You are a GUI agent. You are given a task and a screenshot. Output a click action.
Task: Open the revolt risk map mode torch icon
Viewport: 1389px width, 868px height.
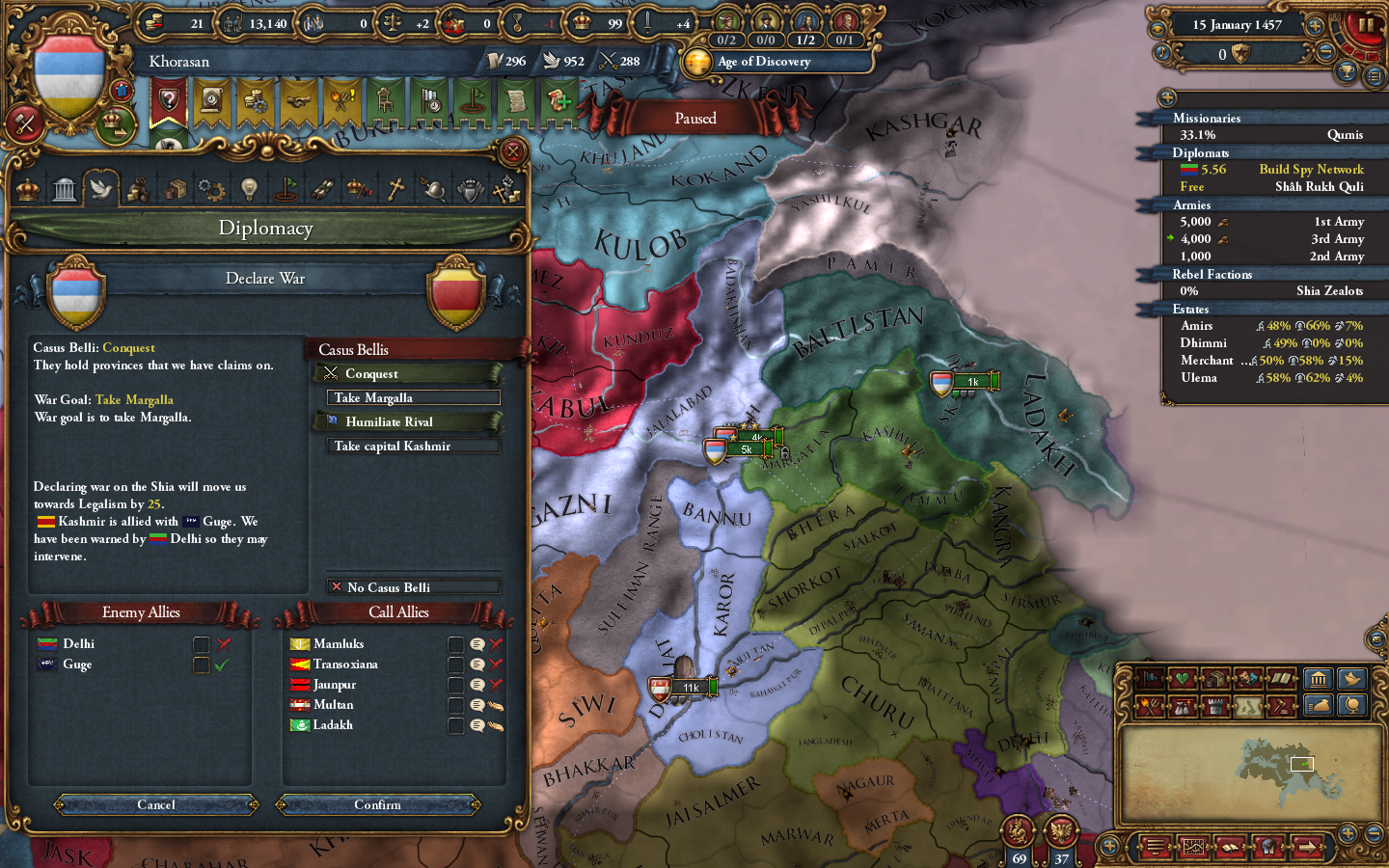1149,706
